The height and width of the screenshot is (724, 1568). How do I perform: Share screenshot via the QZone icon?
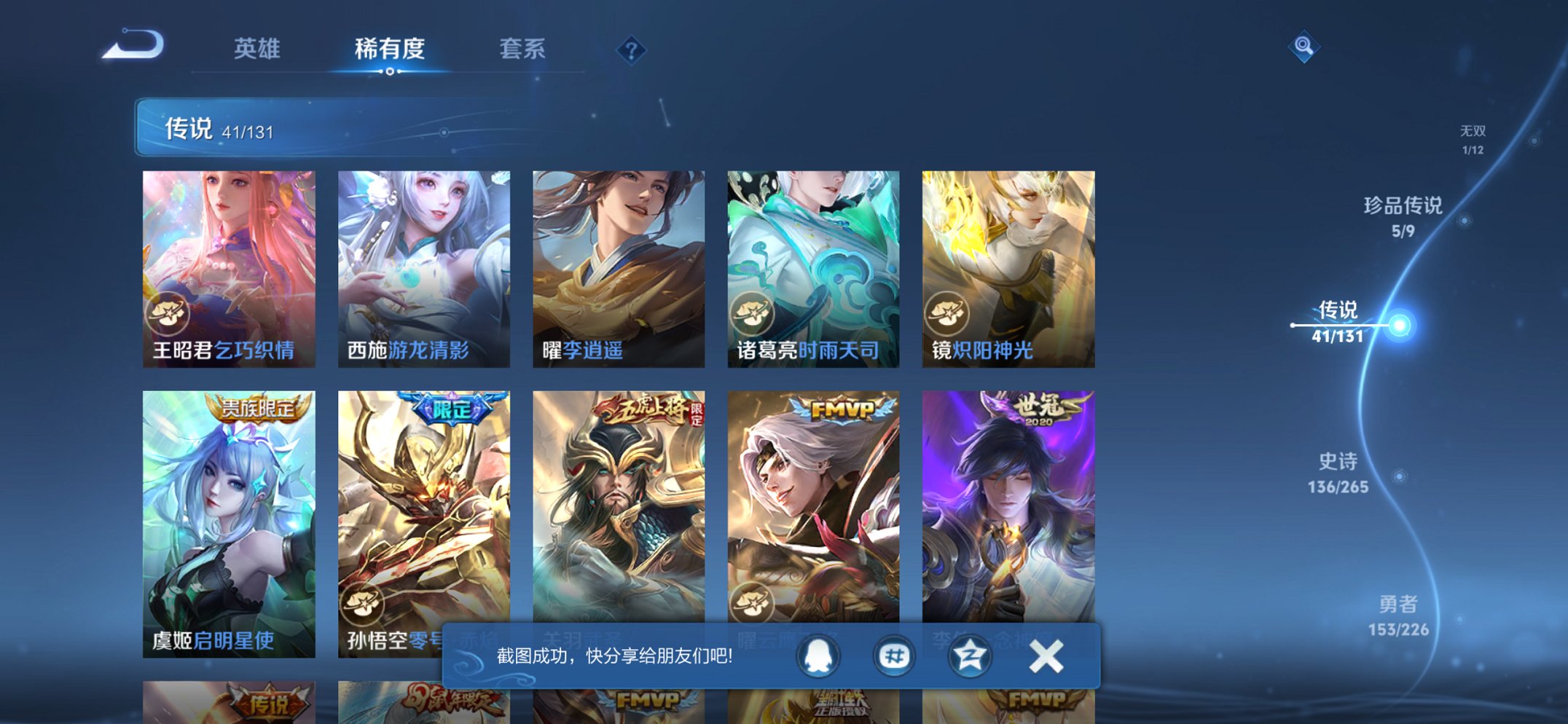pyautogui.click(x=970, y=655)
